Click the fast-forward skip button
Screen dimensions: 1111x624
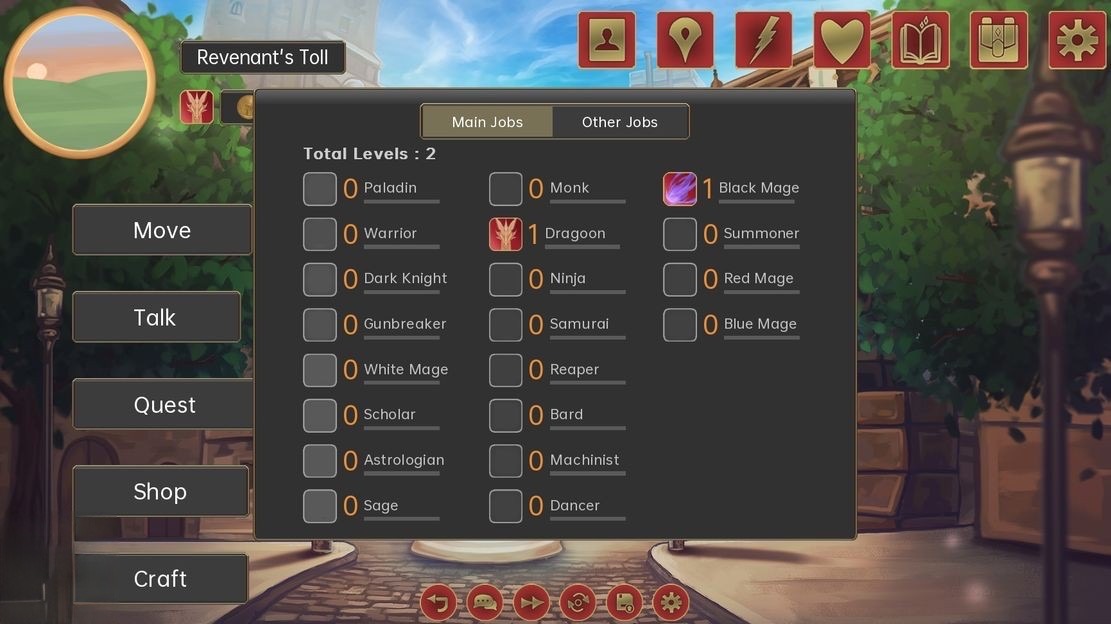[532, 603]
